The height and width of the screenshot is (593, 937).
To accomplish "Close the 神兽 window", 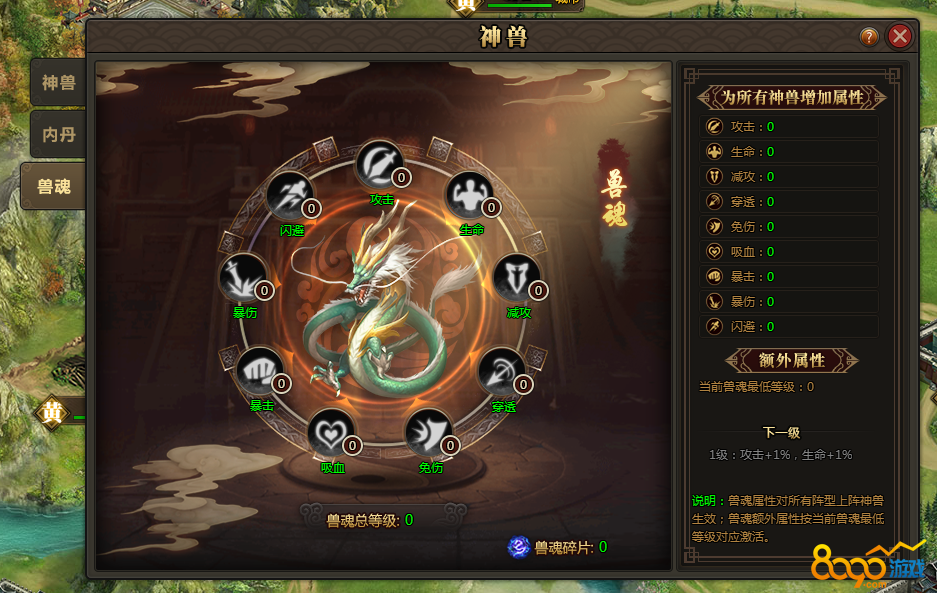I will tap(900, 37).
